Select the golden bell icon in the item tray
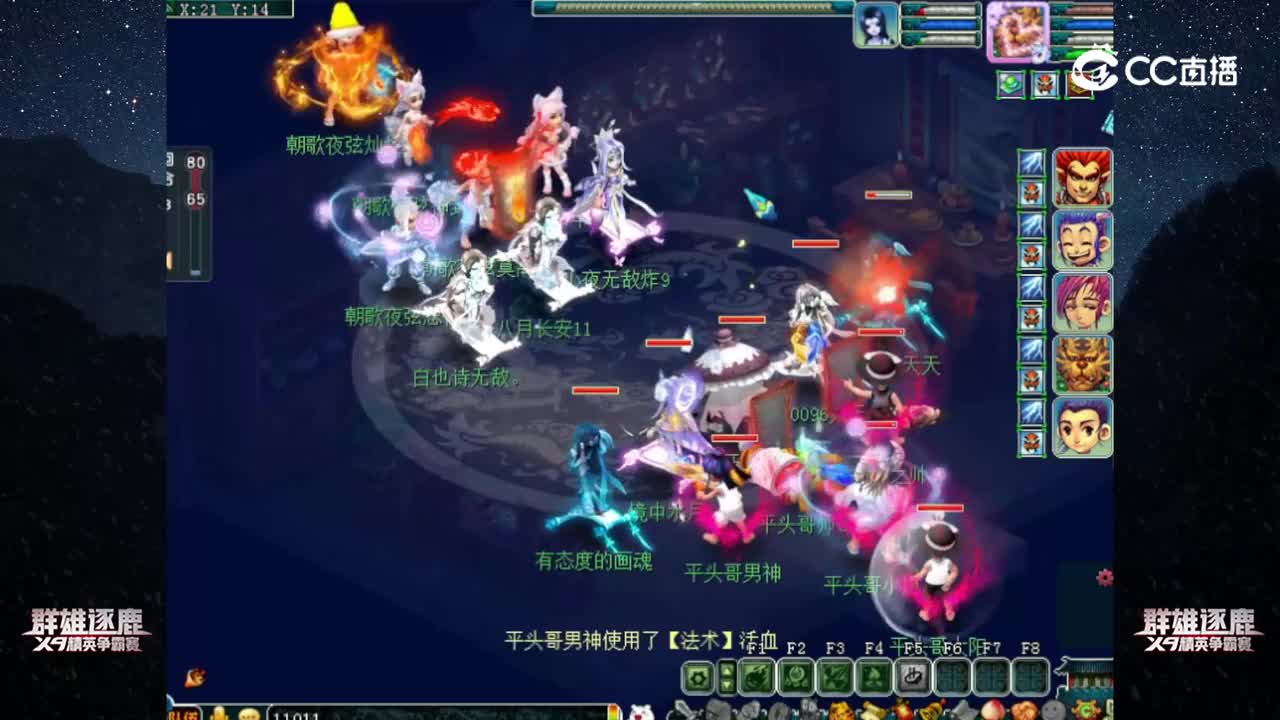This screenshot has width=1280, height=720. (x=931, y=712)
